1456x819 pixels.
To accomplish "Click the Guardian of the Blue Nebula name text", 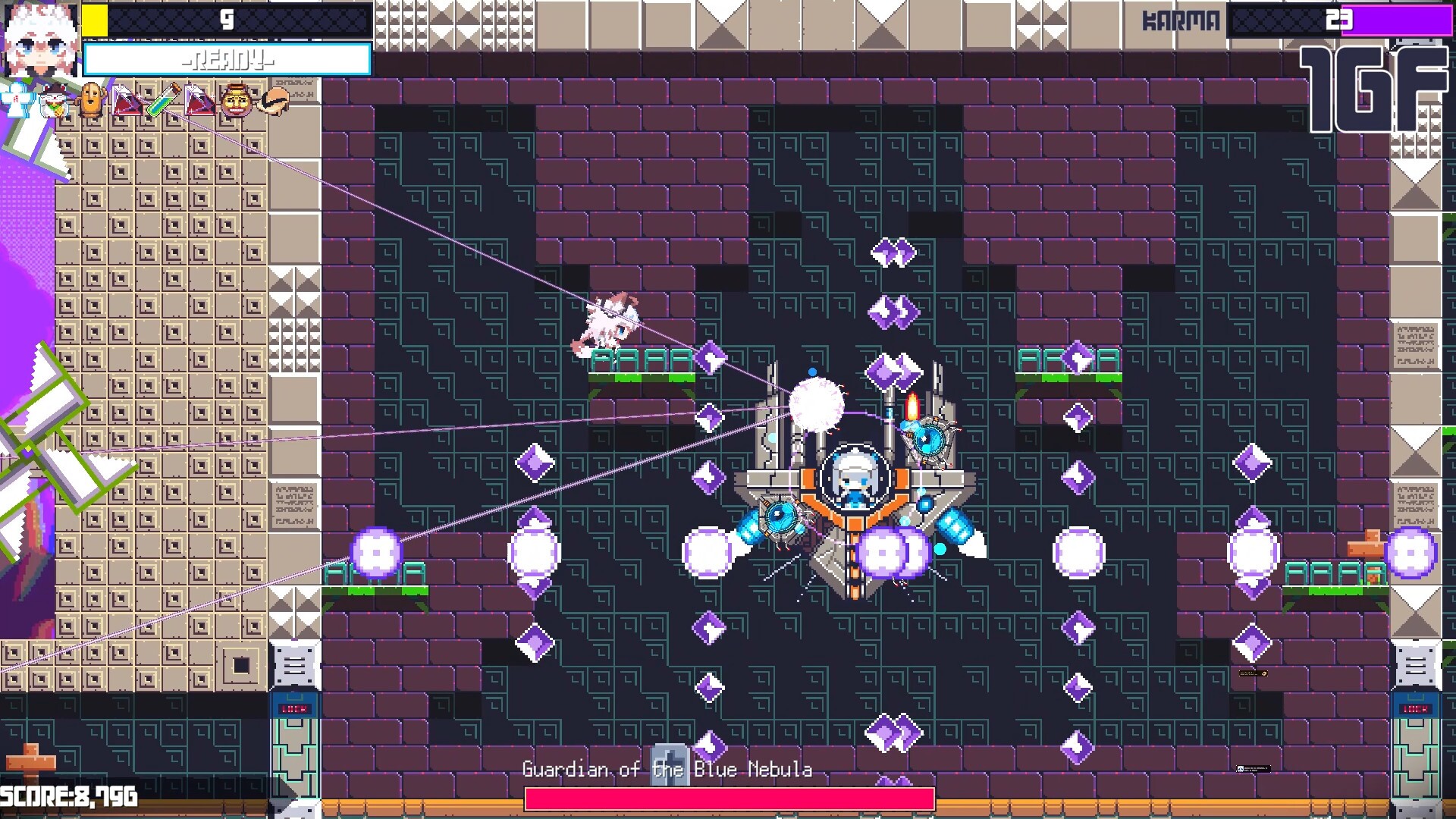I will pos(667,769).
